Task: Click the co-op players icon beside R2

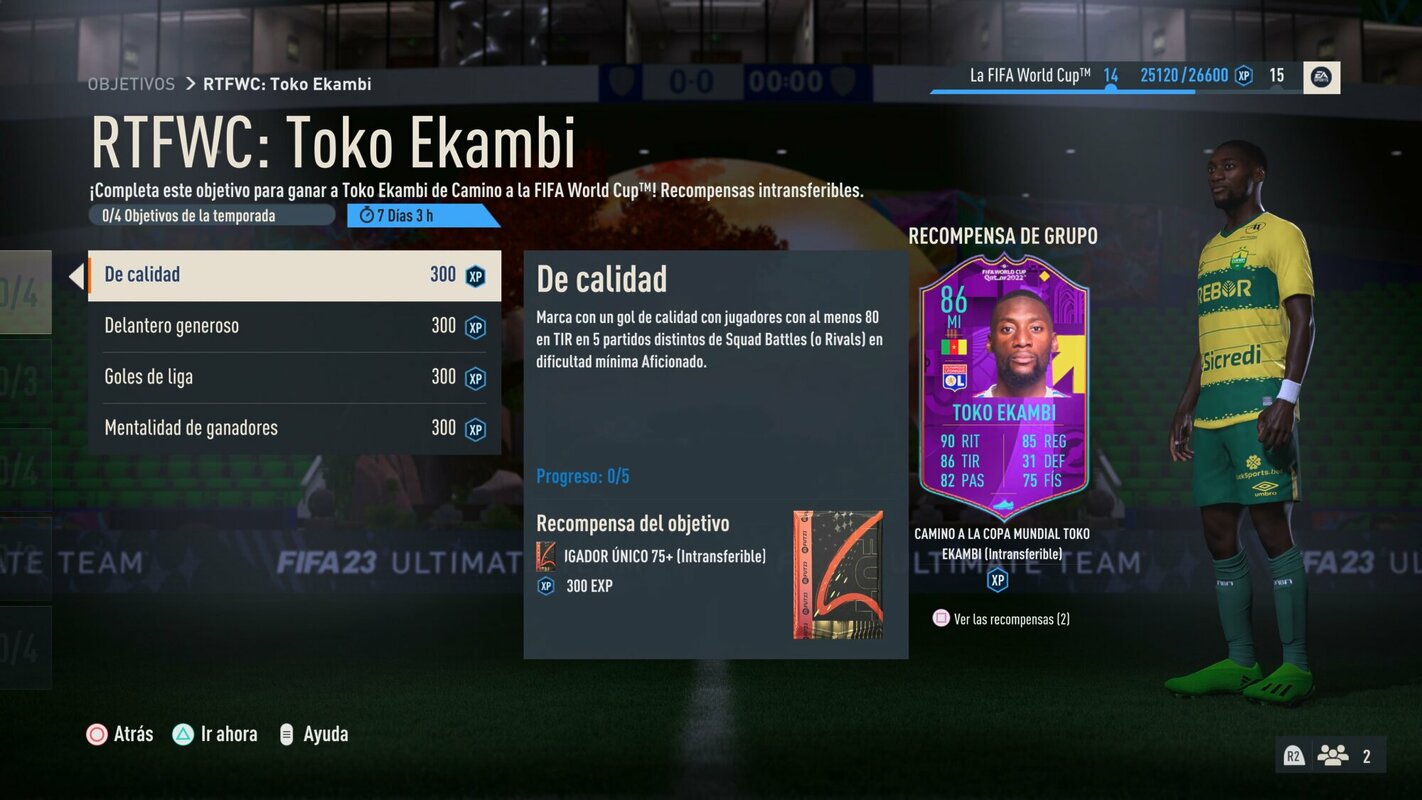Action: [x=1334, y=755]
